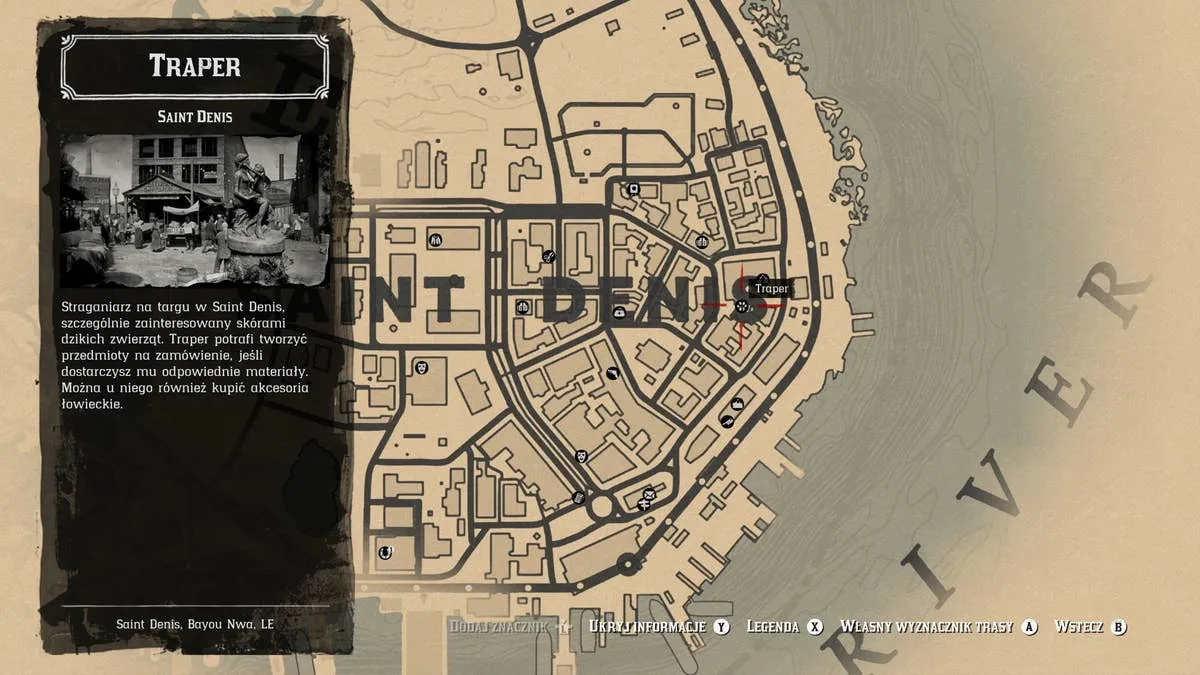This screenshot has width=1200, height=675.
Task: Click the envelope post office marker
Action: [648, 494]
